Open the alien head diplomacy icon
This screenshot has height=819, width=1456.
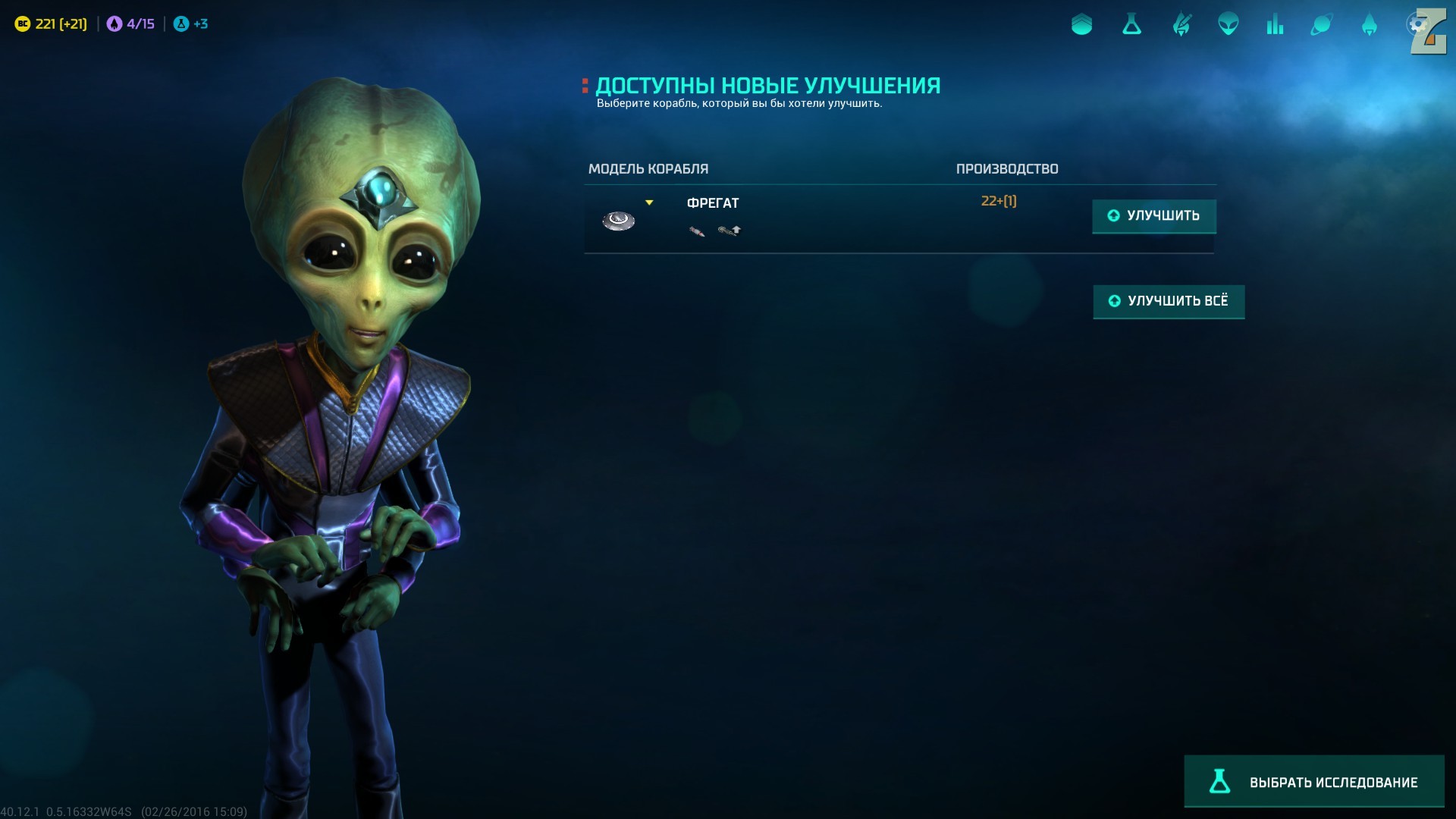point(1228,25)
